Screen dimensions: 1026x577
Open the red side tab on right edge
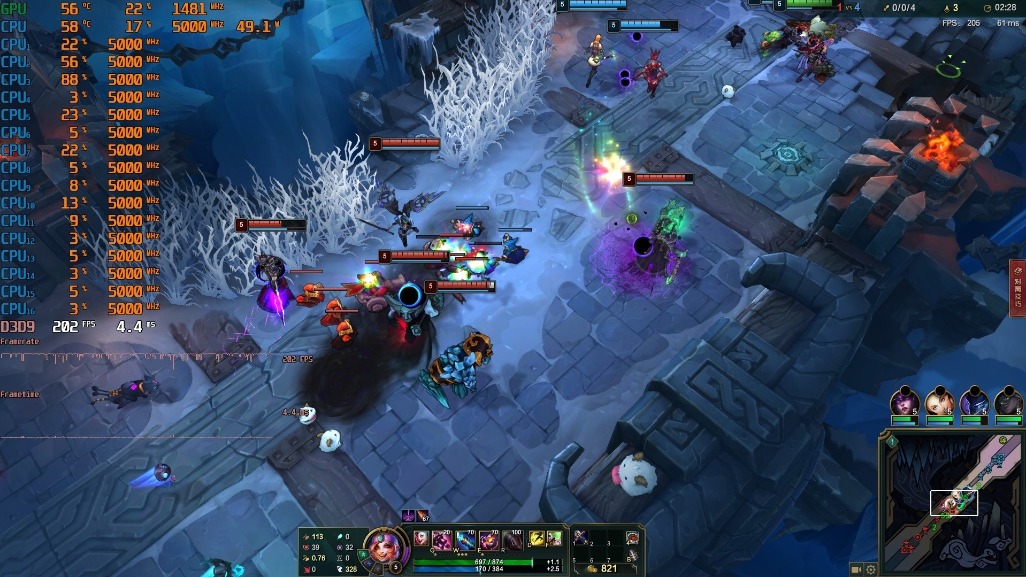point(1017,288)
